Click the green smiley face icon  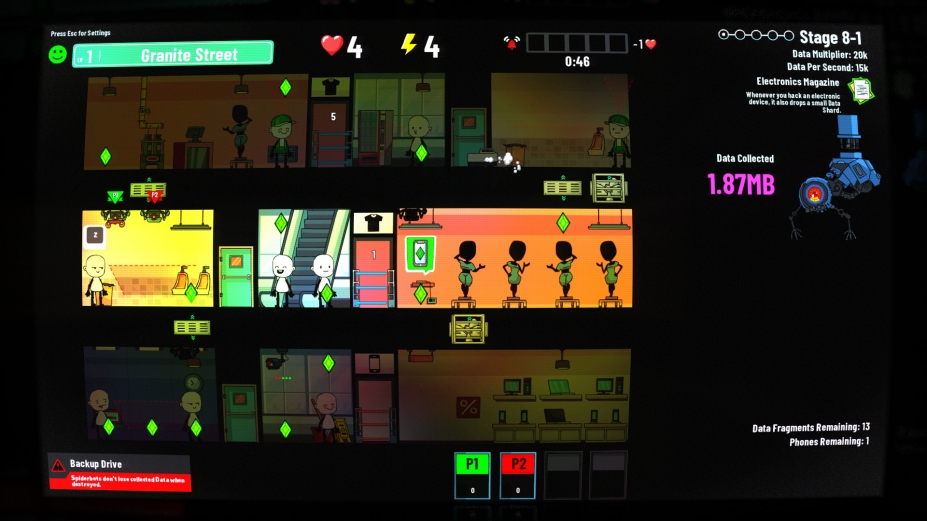59,54
